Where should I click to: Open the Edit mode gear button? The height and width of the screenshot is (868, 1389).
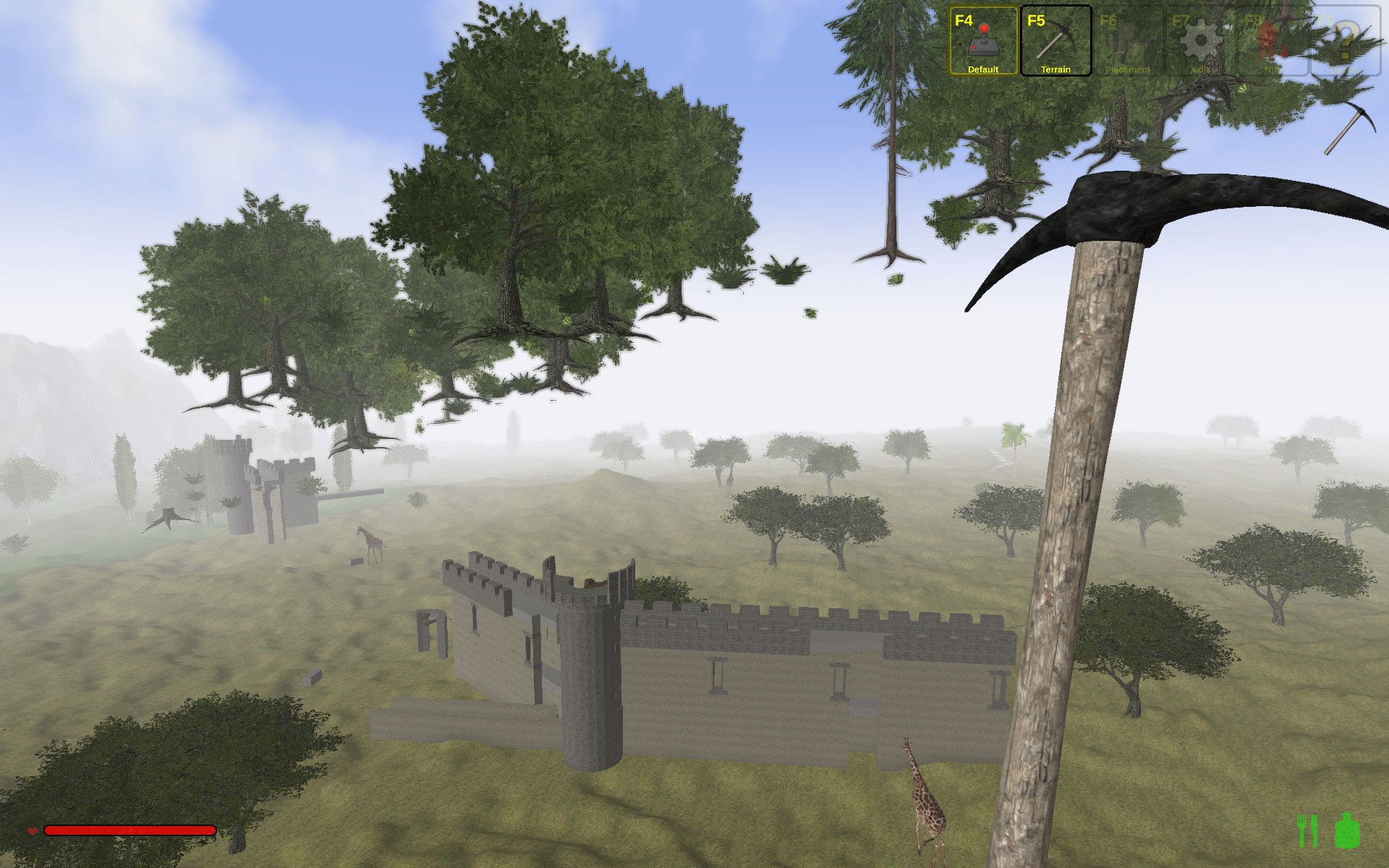click(1200, 41)
